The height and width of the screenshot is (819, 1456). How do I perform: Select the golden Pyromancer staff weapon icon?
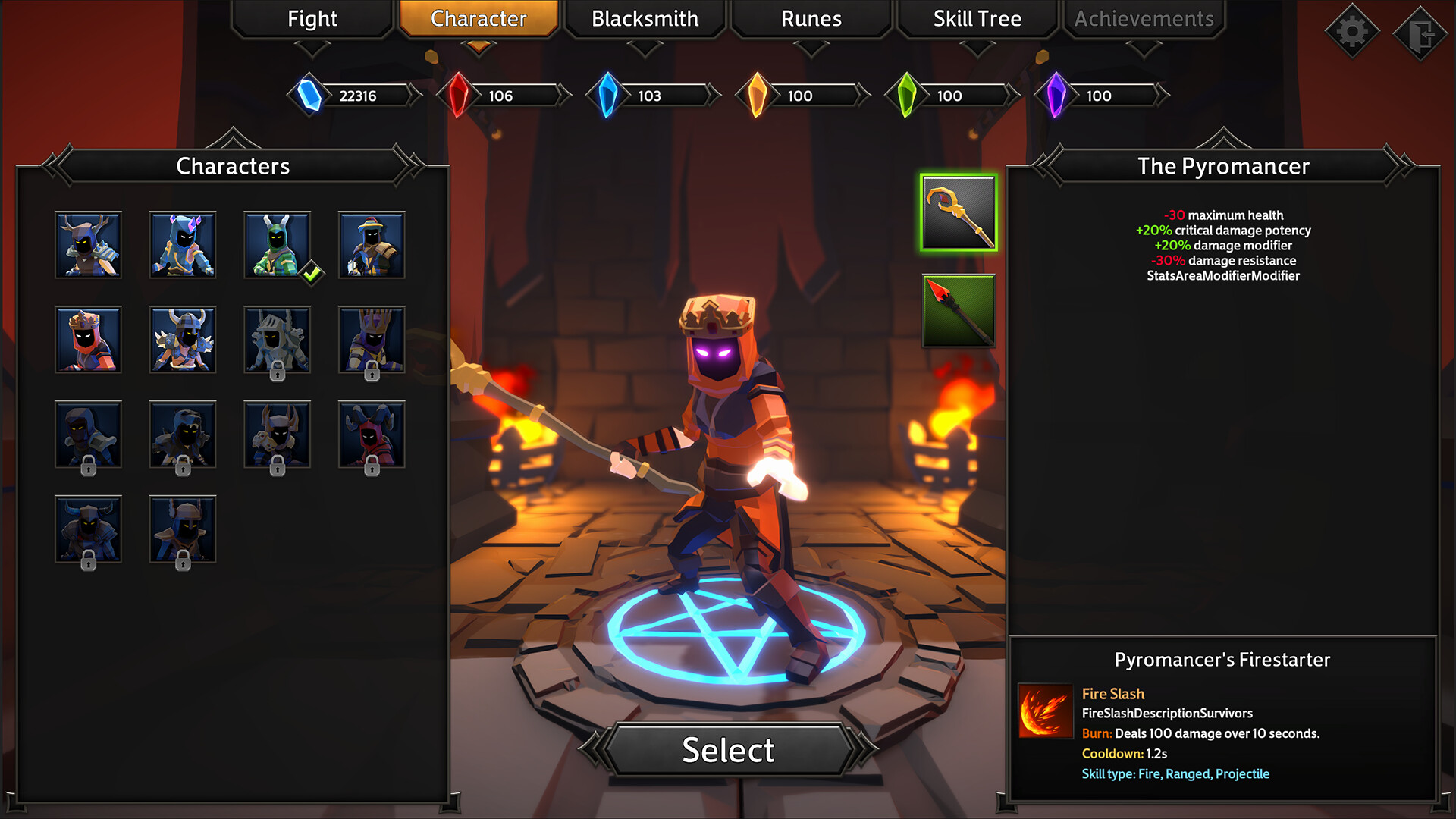point(958,214)
